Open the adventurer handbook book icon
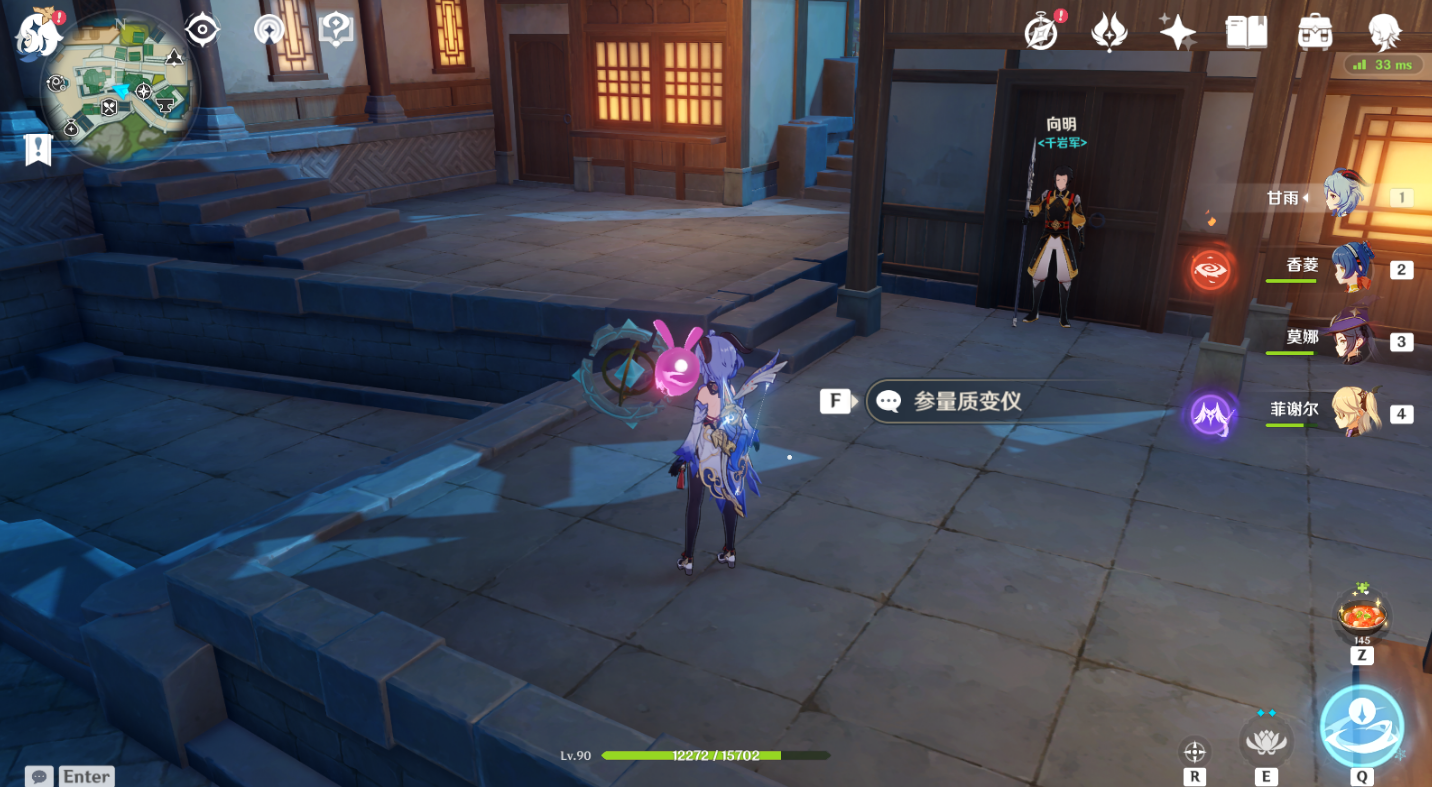1432x787 pixels. [1246, 32]
